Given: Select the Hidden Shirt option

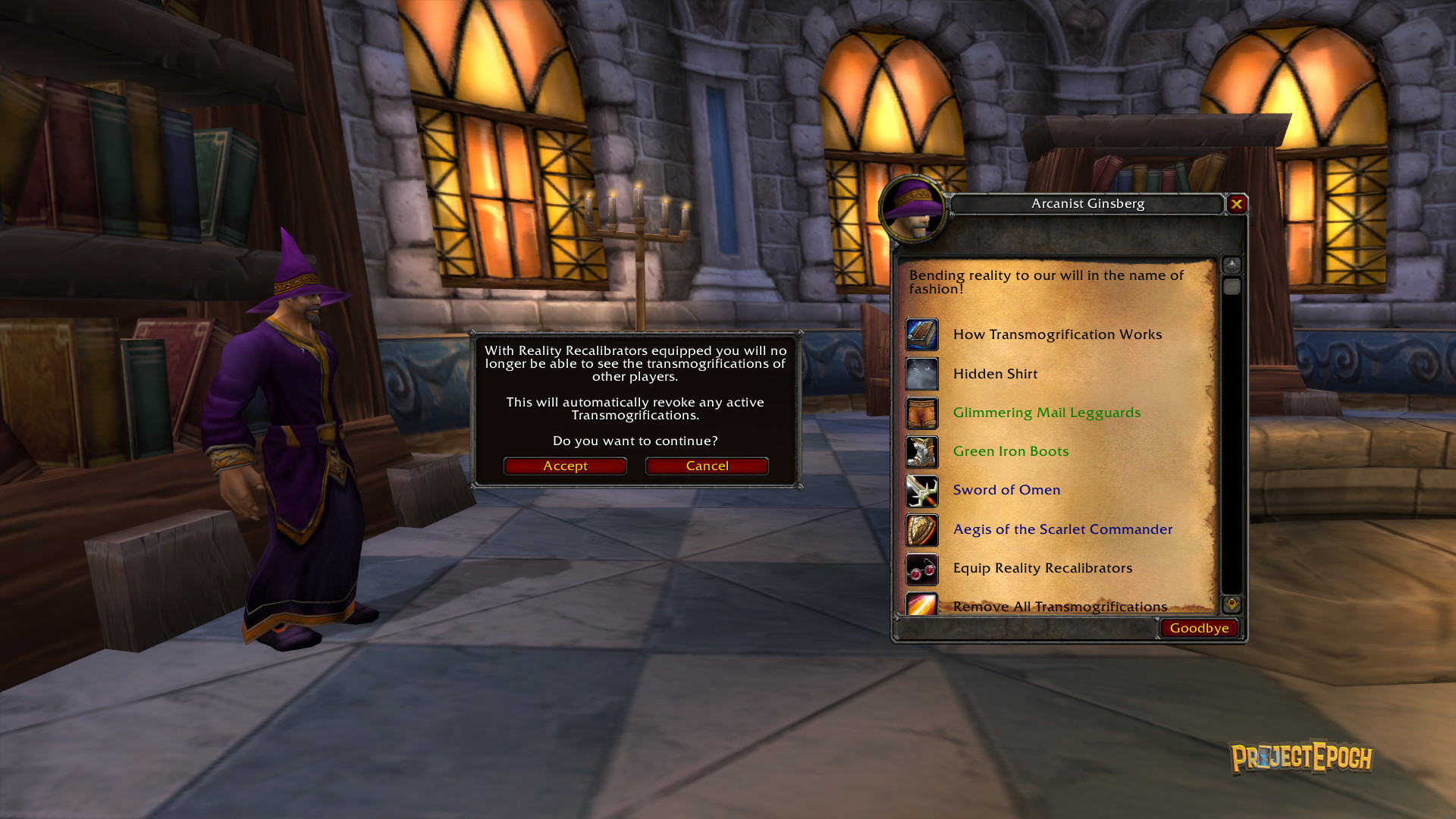Looking at the screenshot, I should click(x=995, y=374).
